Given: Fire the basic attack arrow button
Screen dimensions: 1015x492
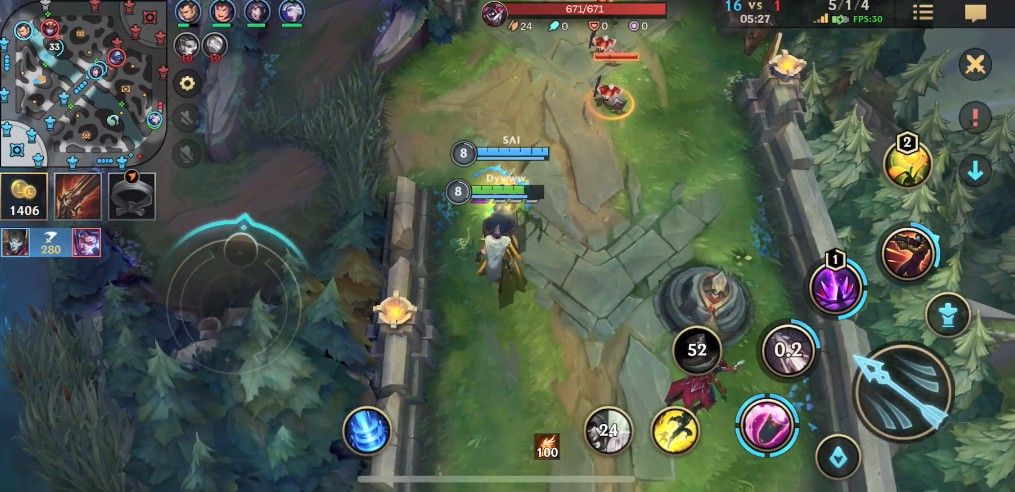Looking at the screenshot, I should coord(904,391).
